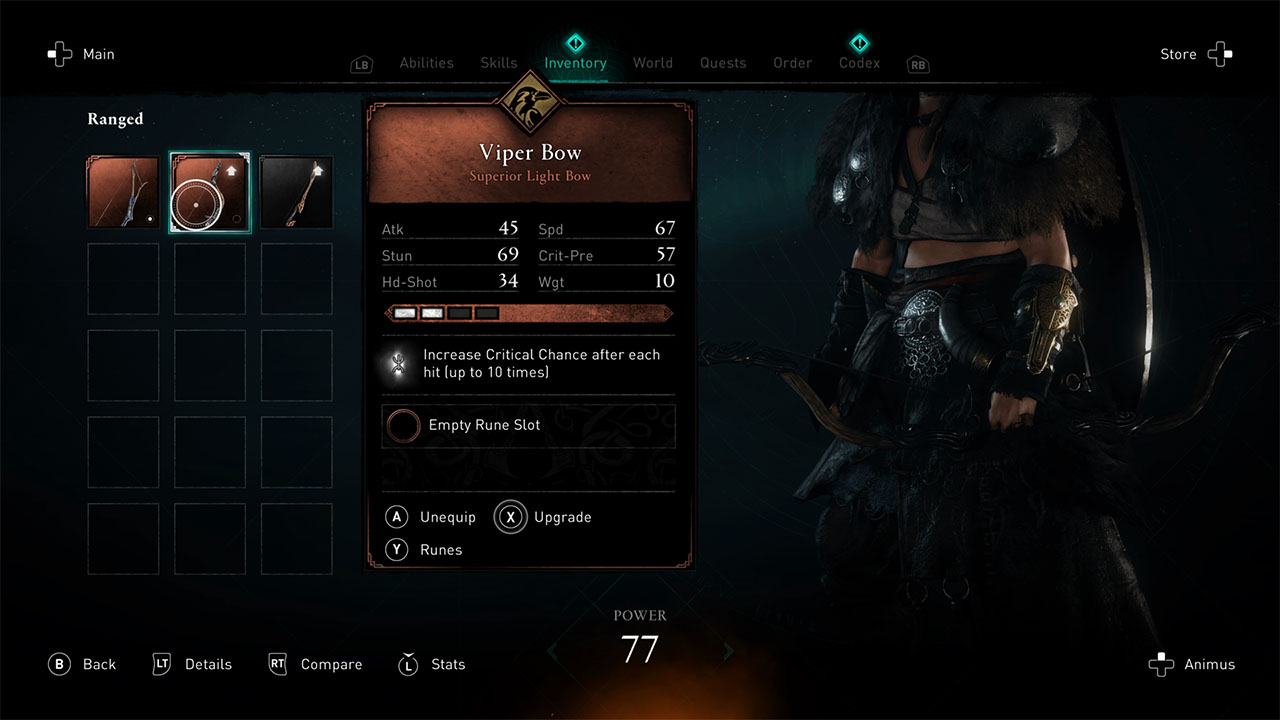Select the equipped Viper Bow slot
The image size is (1280, 720).
210,192
